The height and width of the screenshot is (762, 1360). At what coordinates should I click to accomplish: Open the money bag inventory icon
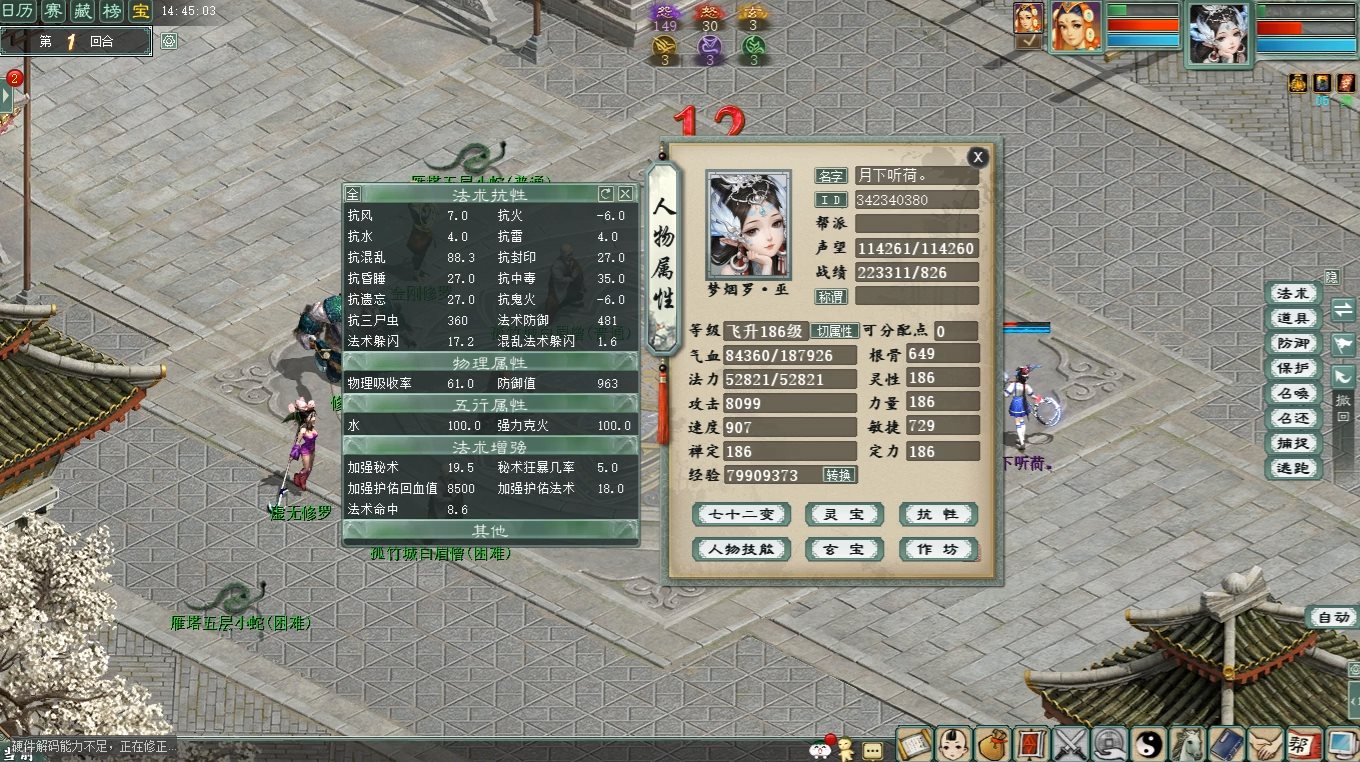pyautogui.click(x=991, y=744)
